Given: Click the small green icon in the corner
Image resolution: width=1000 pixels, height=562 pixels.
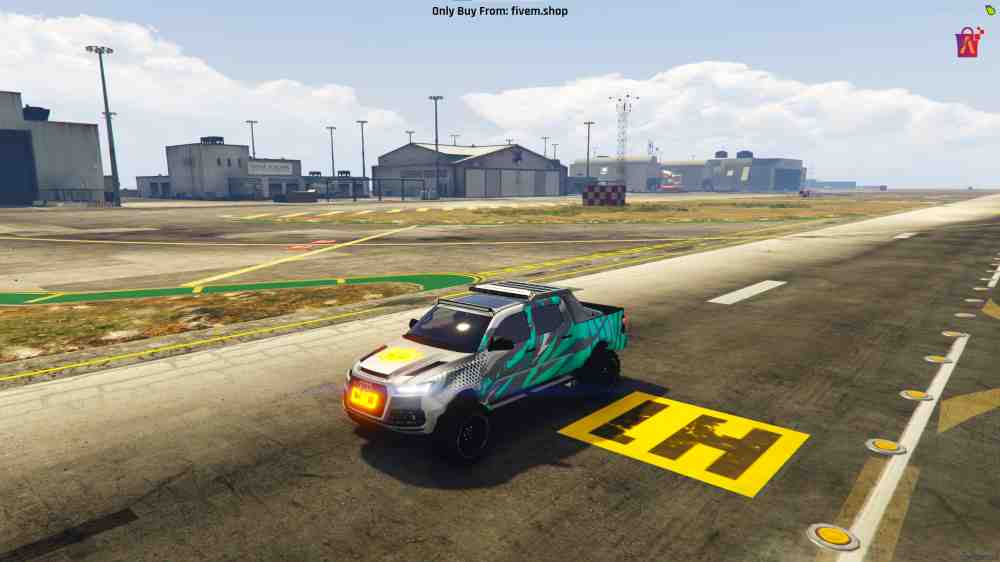Looking at the screenshot, I should pyautogui.click(x=991, y=10).
